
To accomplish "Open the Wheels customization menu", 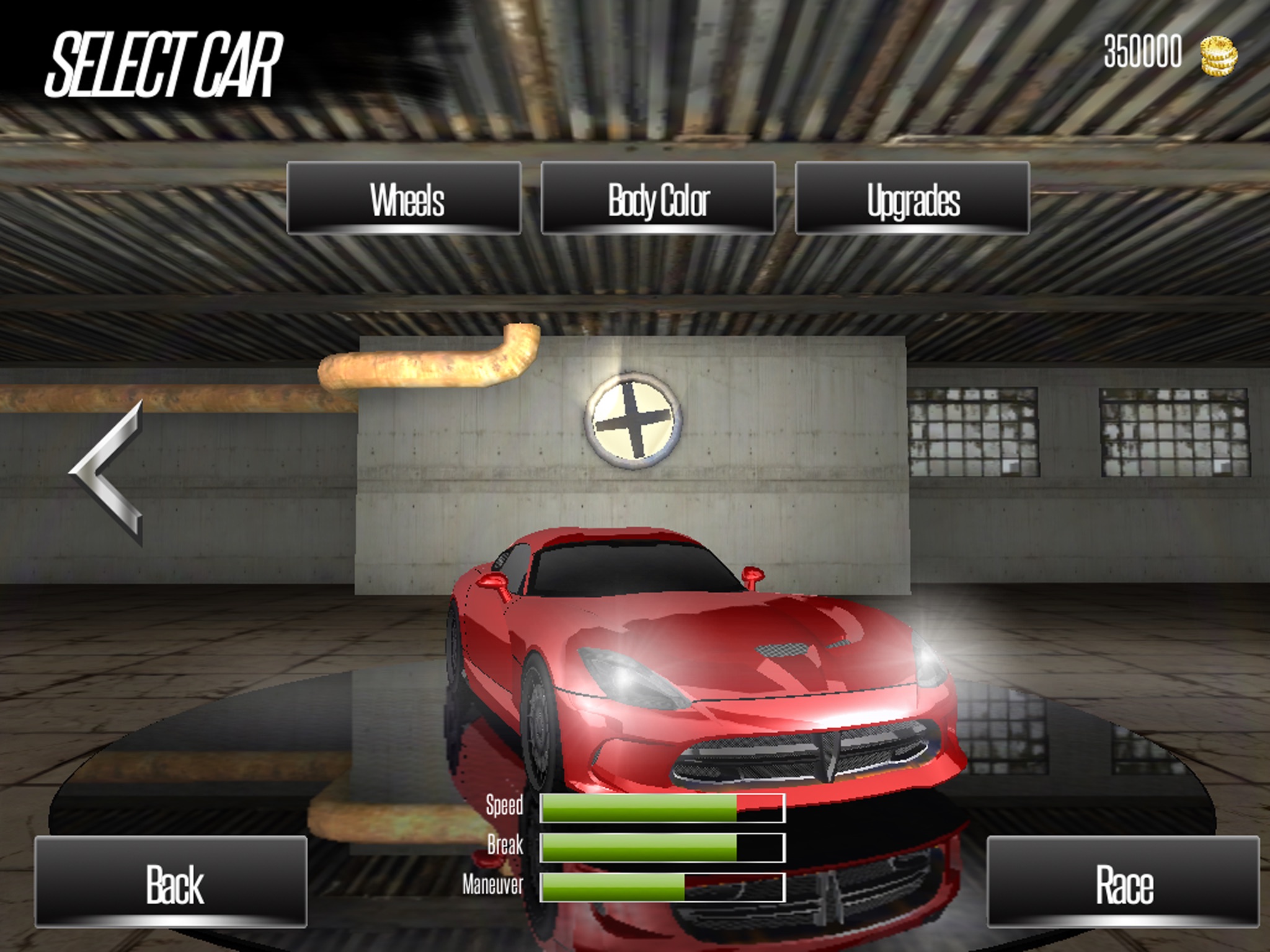I will click(x=404, y=198).
